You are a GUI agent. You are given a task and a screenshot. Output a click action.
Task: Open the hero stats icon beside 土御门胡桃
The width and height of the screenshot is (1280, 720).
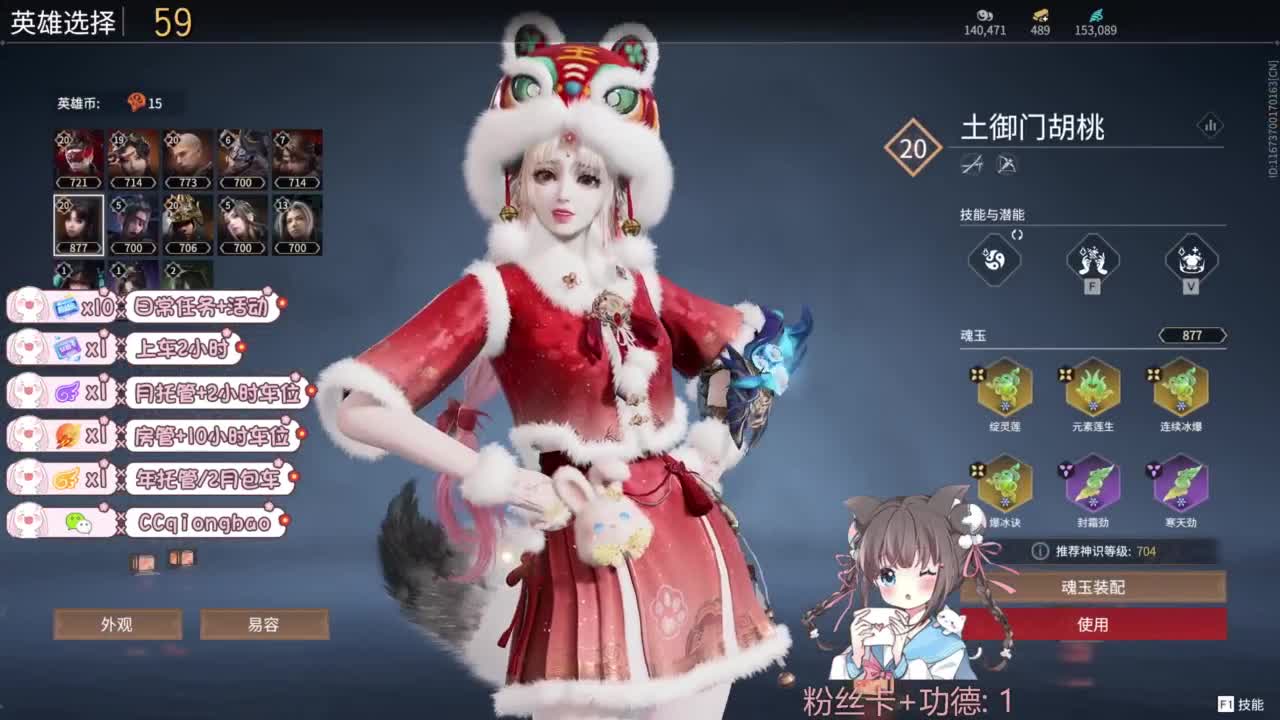tap(1211, 126)
